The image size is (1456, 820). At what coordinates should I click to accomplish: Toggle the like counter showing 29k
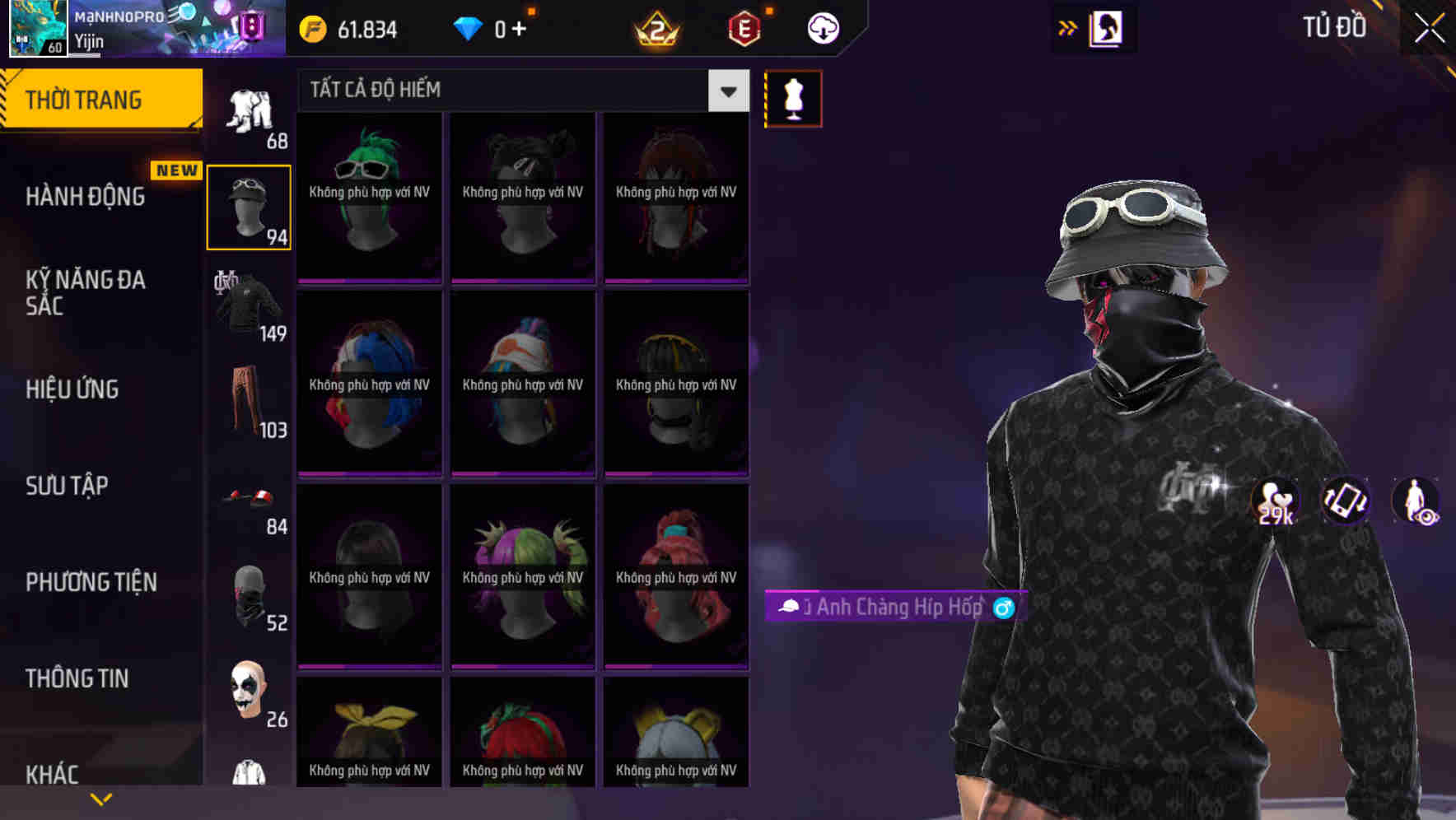[x=1273, y=501]
